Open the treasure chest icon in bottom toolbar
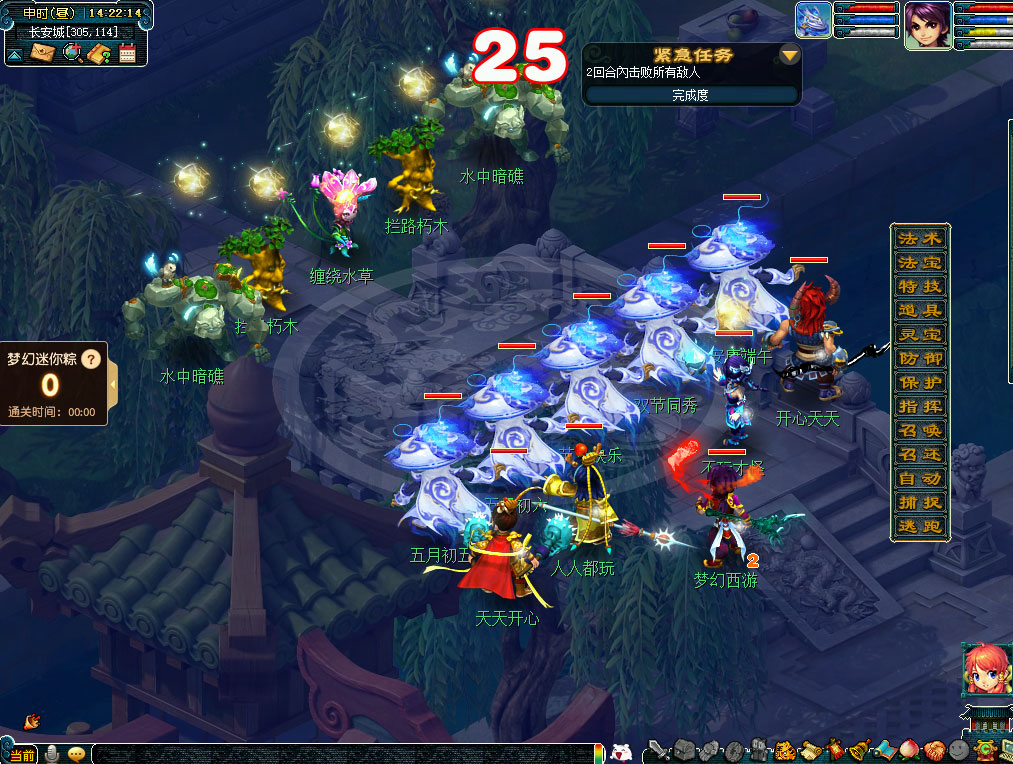 (x=683, y=750)
